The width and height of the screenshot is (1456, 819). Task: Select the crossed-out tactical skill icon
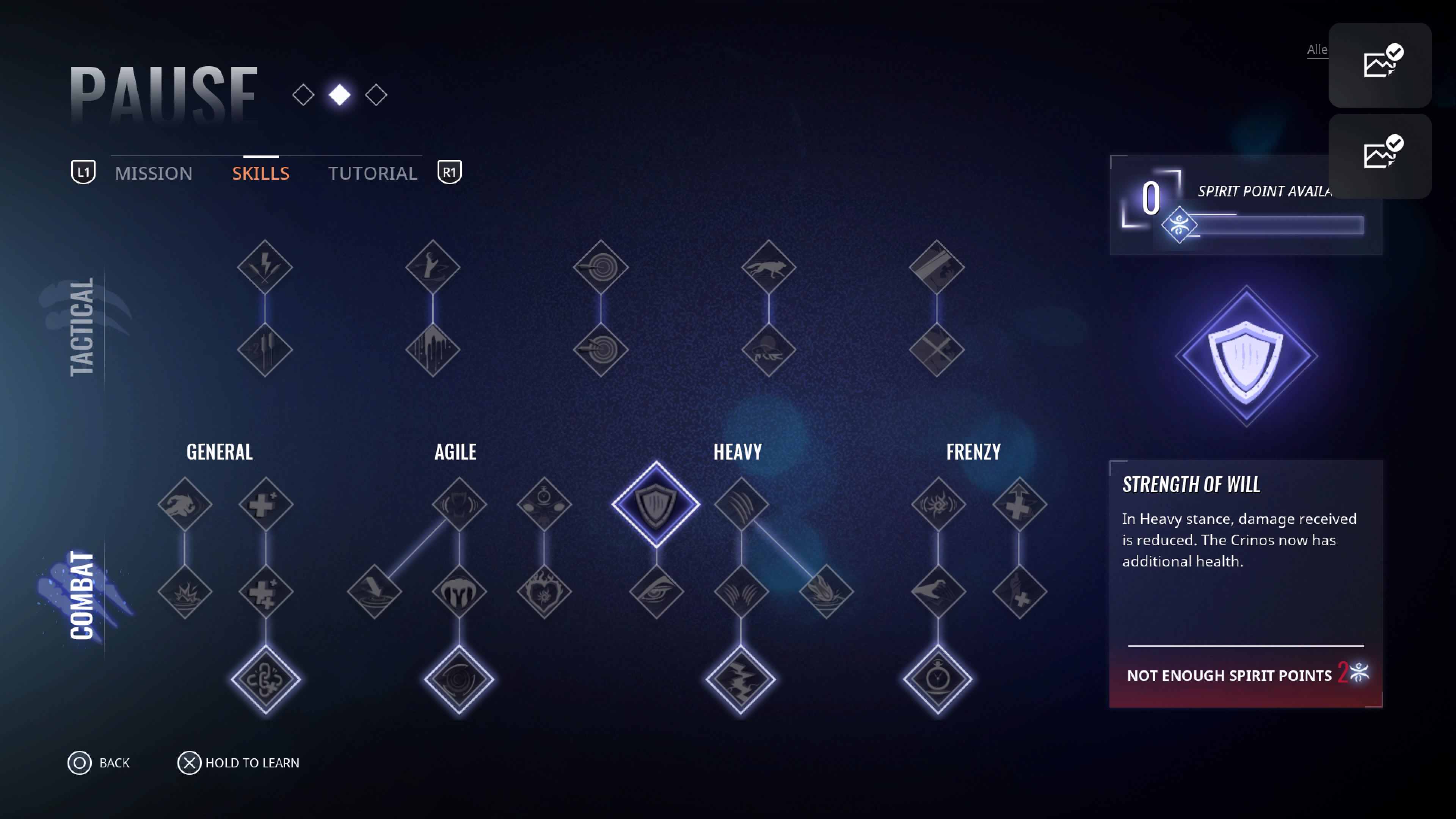click(x=937, y=349)
